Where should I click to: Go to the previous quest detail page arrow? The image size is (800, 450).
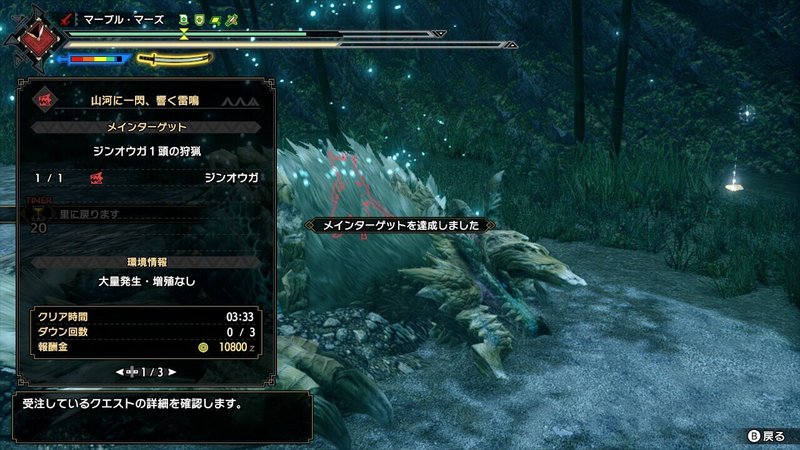point(121,372)
